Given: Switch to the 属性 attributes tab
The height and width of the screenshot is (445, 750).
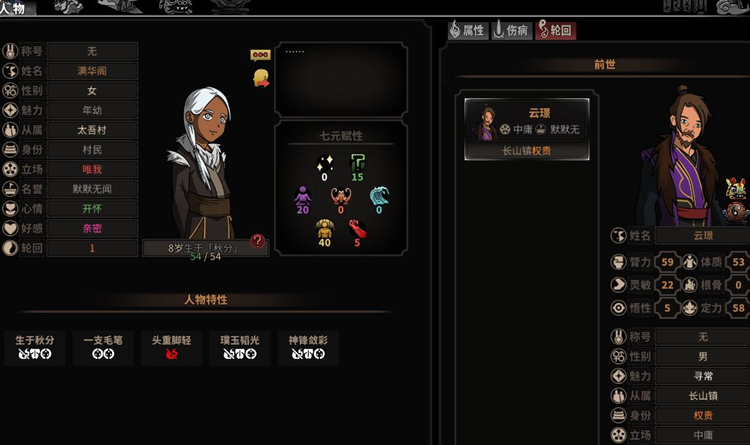Looking at the screenshot, I should click(x=468, y=31).
